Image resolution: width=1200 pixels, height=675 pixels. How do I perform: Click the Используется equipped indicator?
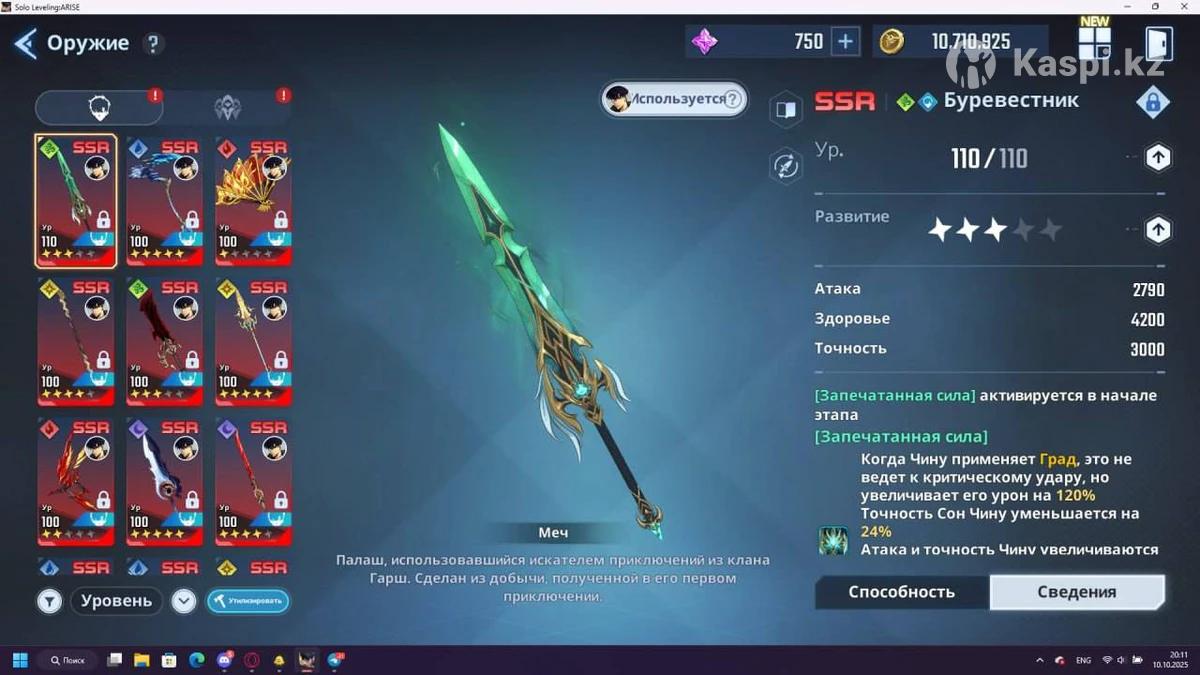(674, 99)
